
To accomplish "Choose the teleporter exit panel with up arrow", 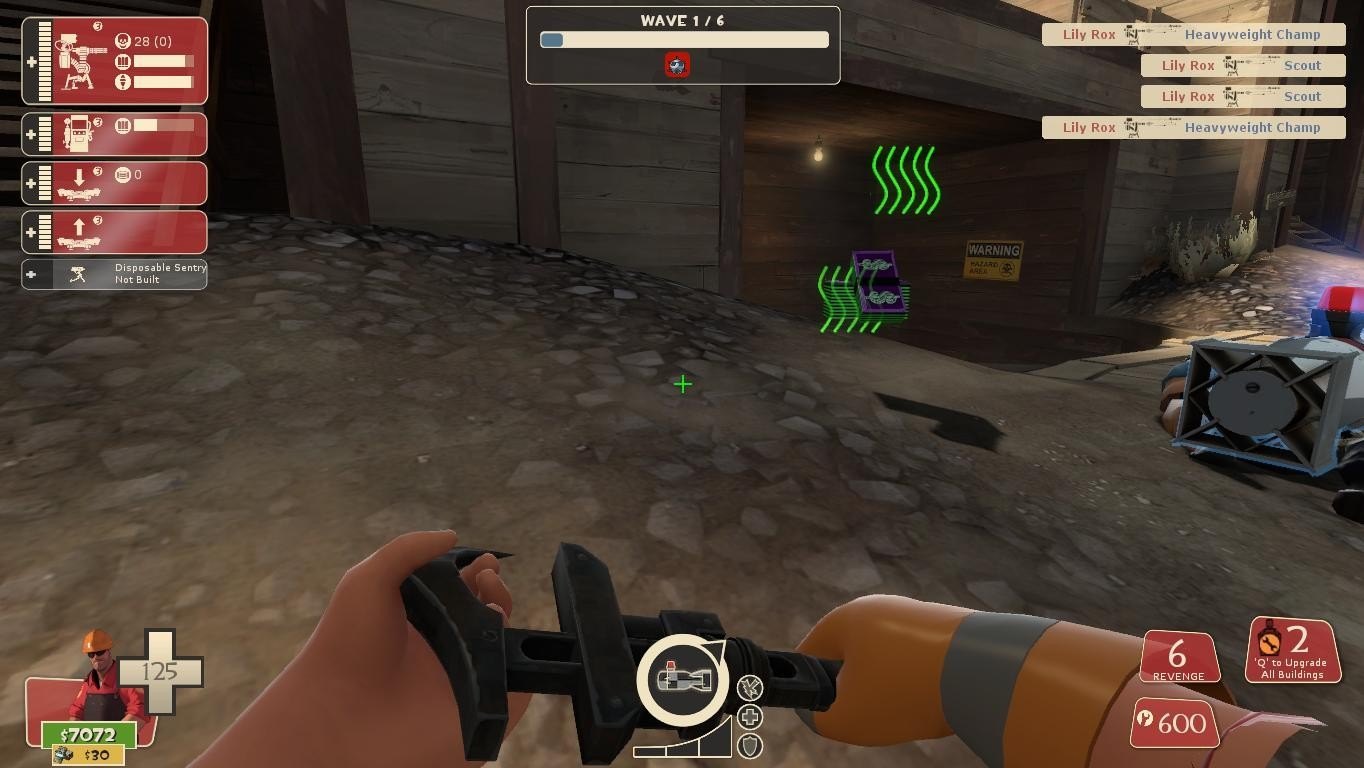I will (x=114, y=232).
